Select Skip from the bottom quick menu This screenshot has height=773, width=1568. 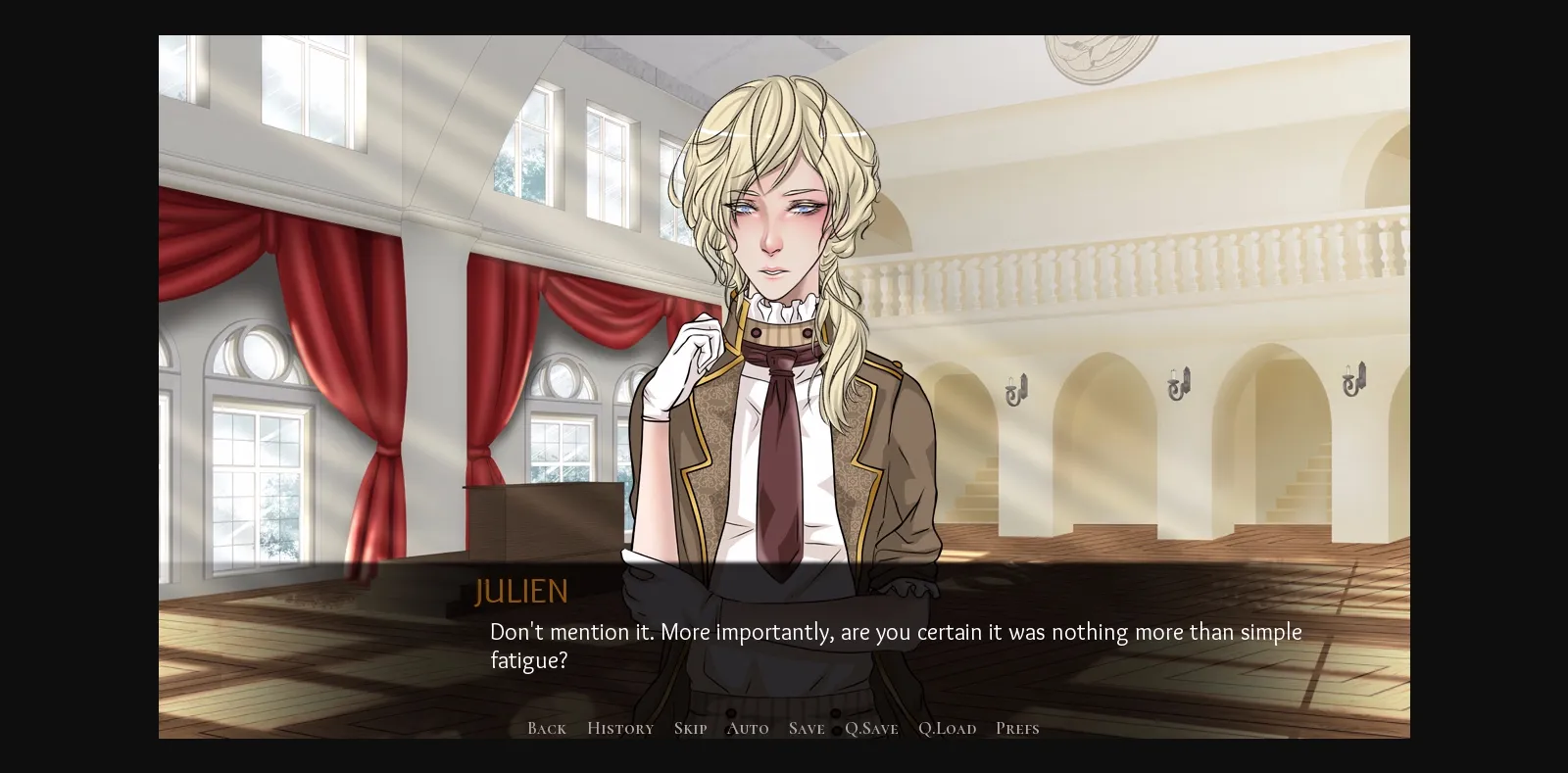(x=690, y=728)
